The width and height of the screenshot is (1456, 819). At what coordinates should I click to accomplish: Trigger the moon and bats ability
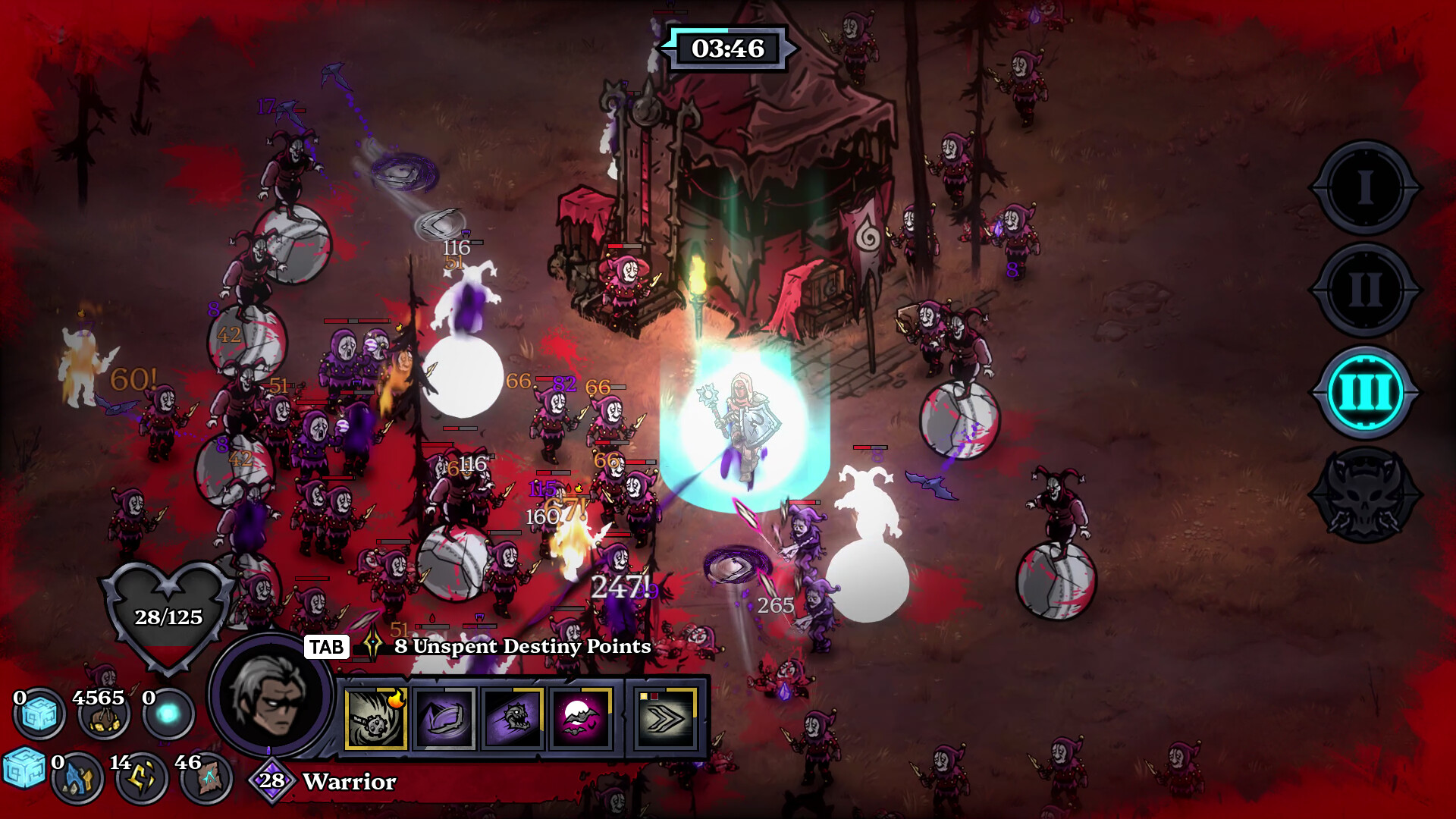[x=581, y=719]
